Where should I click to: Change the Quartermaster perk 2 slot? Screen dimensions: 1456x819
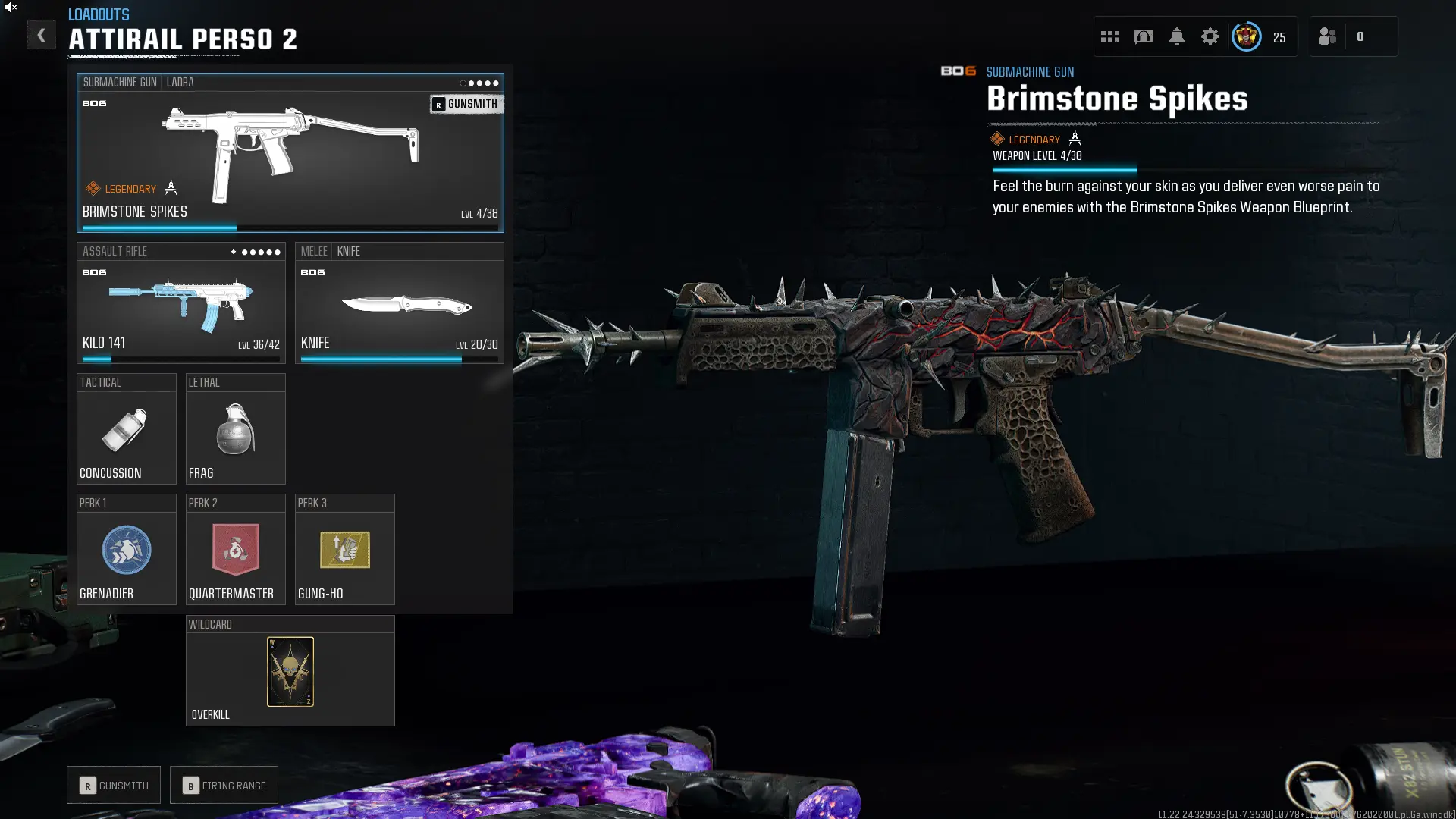235,550
